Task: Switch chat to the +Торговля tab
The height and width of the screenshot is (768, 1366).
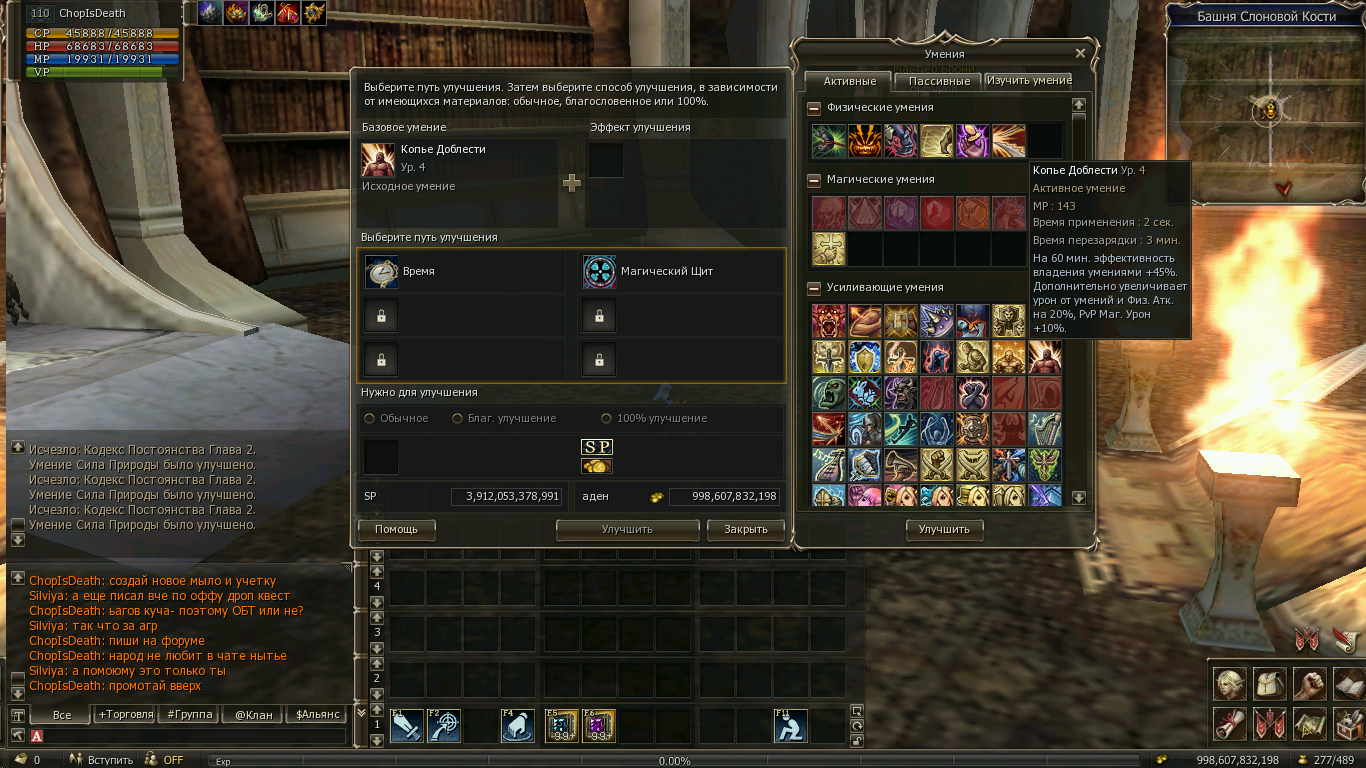Action: [125, 715]
